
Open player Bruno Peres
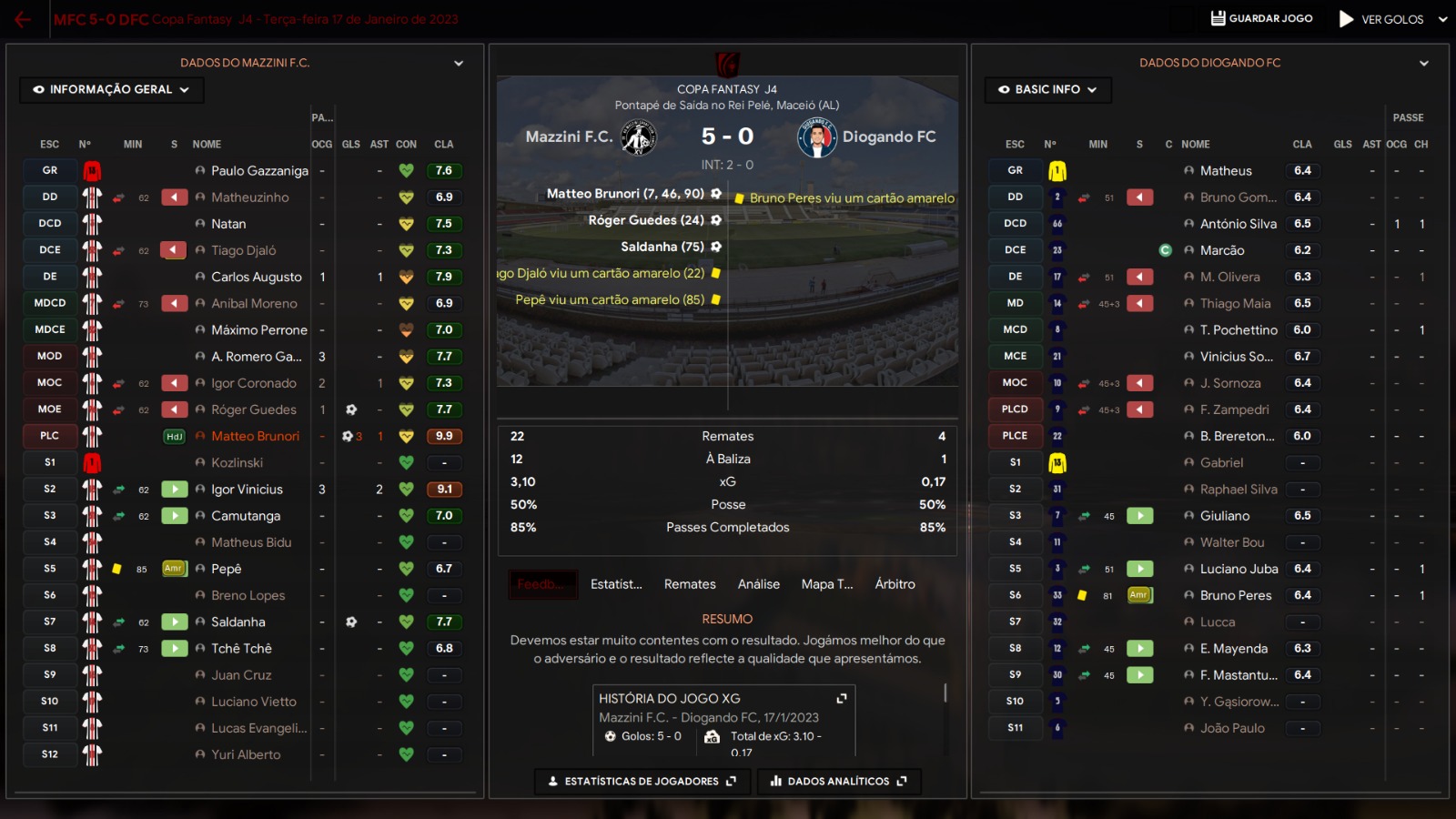(1236, 595)
